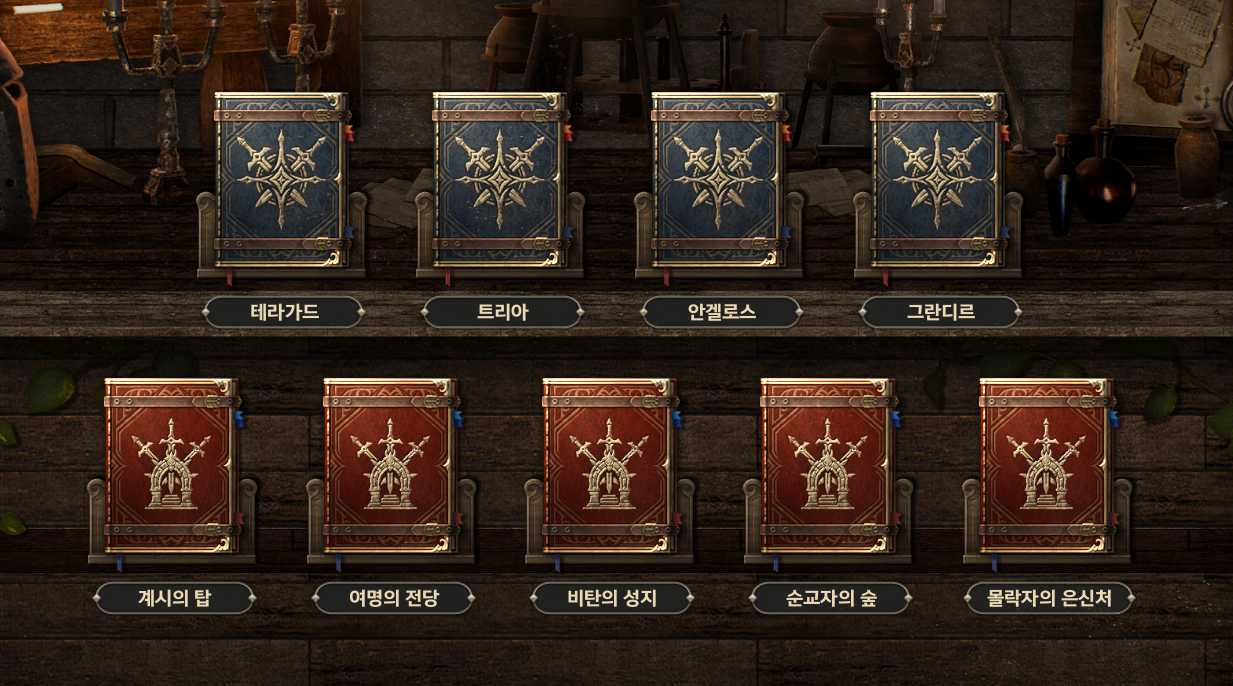The width and height of the screenshot is (1233, 686).
Task: Select the 계시의 탑 red book
Action: 172,466
